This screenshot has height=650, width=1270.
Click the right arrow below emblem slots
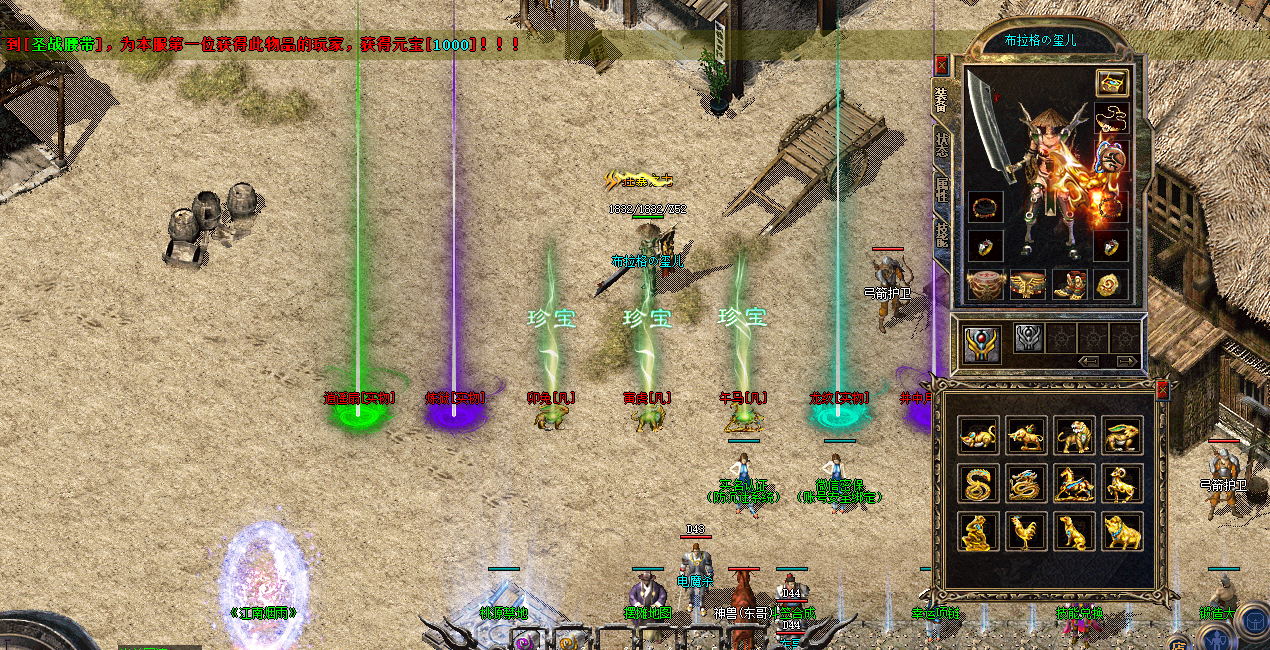(1126, 361)
